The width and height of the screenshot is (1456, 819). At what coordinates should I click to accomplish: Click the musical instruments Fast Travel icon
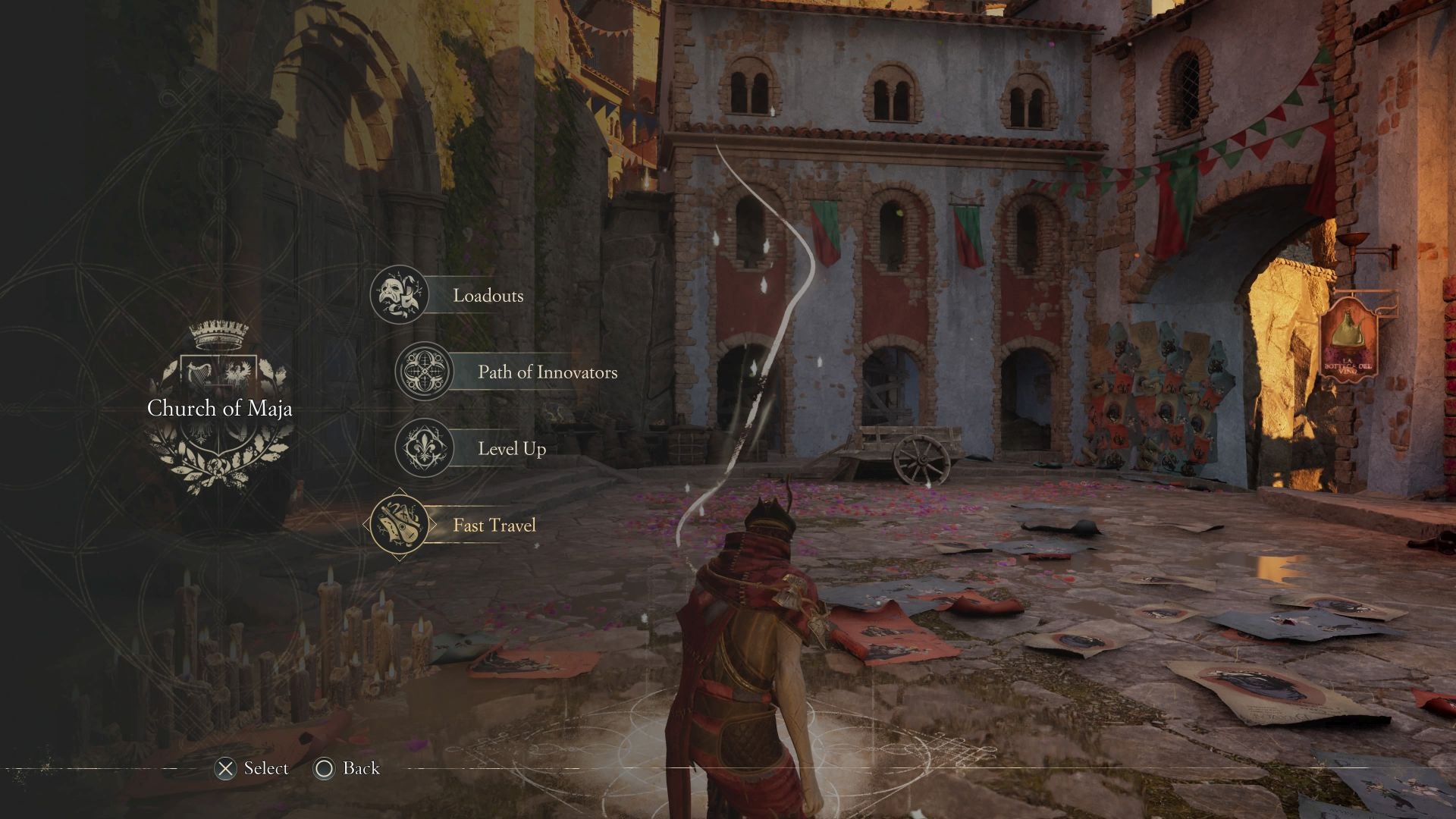point(398,525)
